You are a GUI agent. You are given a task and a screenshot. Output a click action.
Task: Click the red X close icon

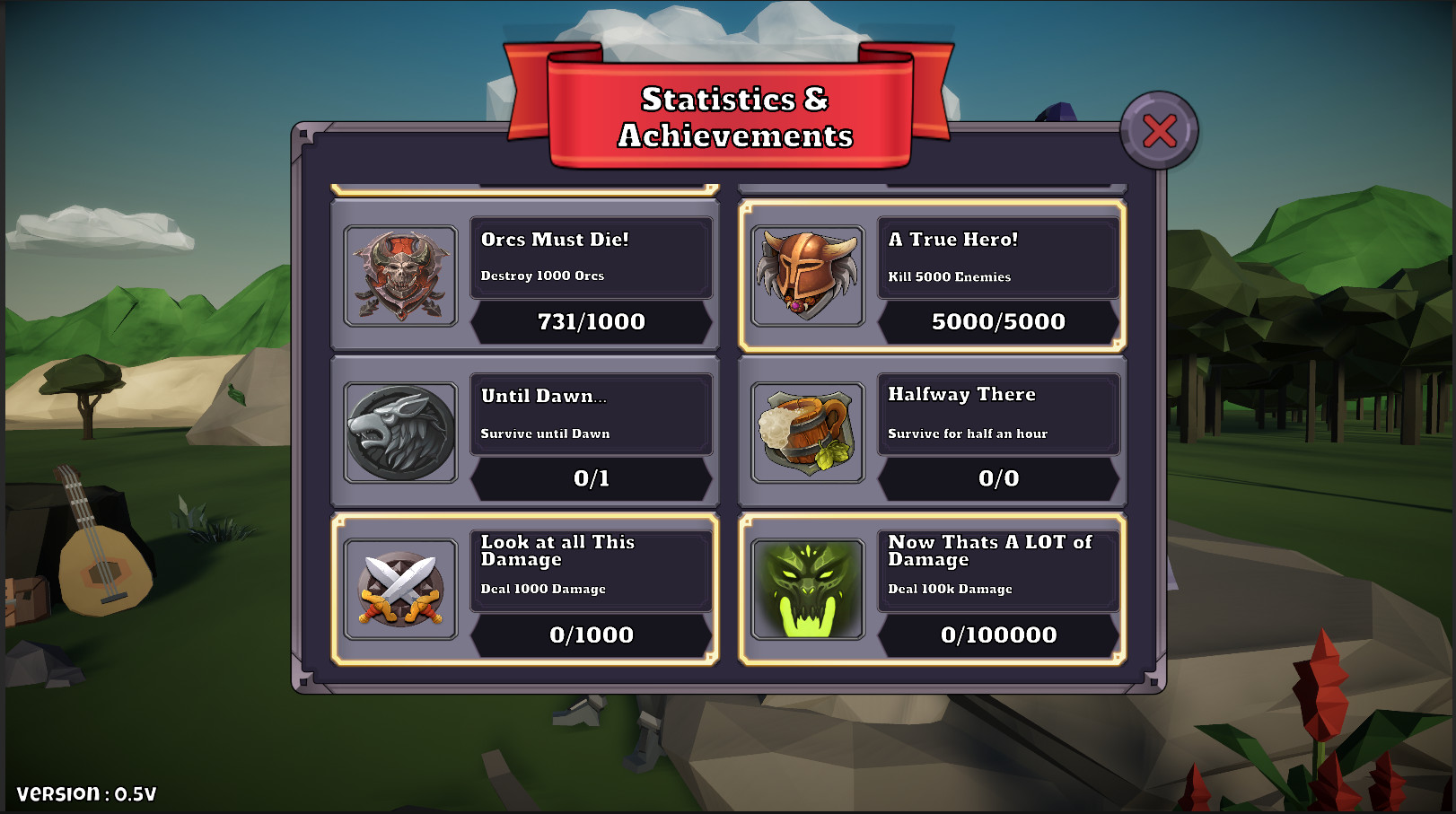tap(1159, 132)
